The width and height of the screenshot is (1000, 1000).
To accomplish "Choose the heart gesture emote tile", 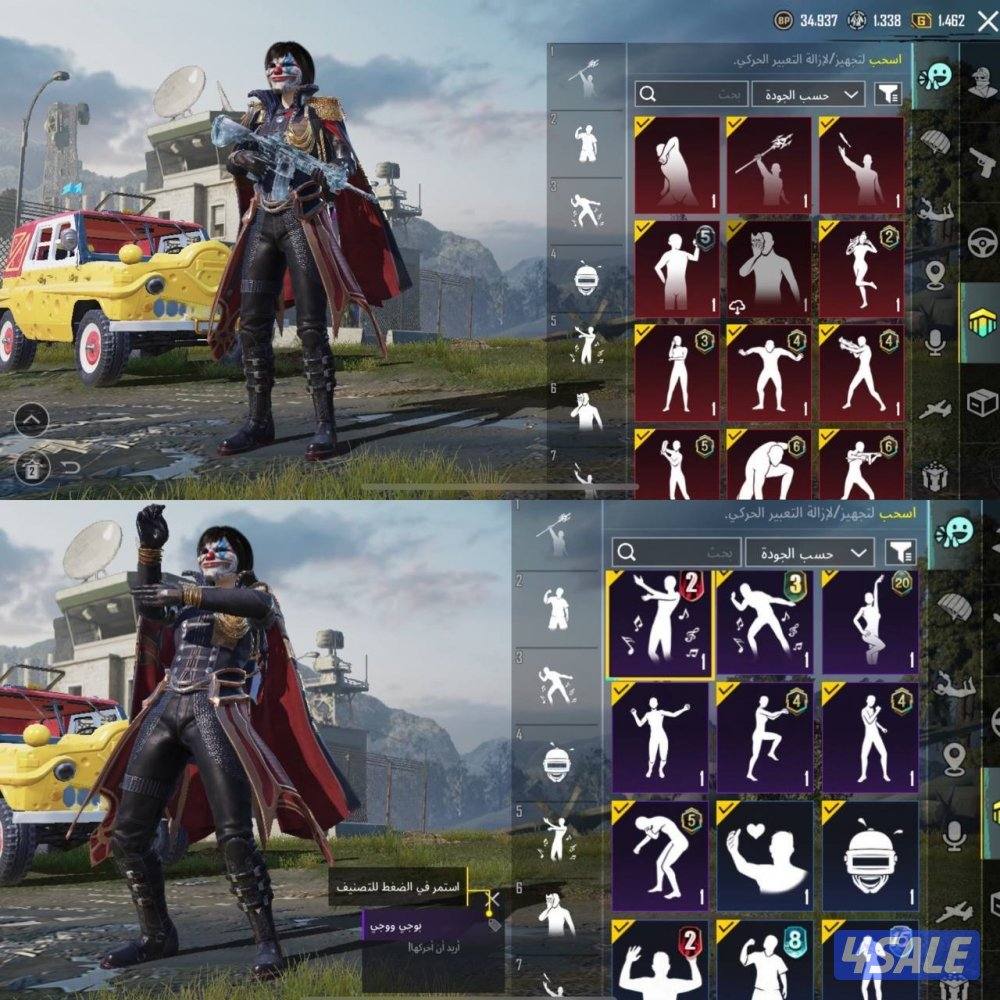I will (x=765, y=847).
